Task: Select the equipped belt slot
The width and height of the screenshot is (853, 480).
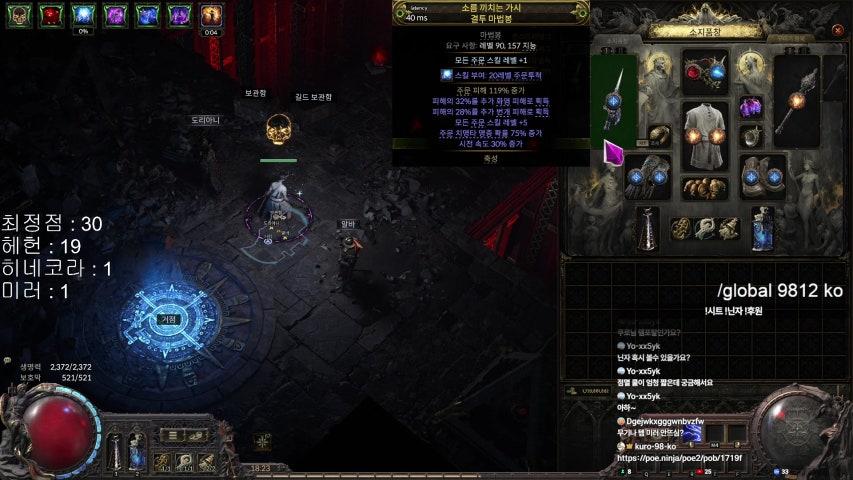Action: [x=705, y=188]
